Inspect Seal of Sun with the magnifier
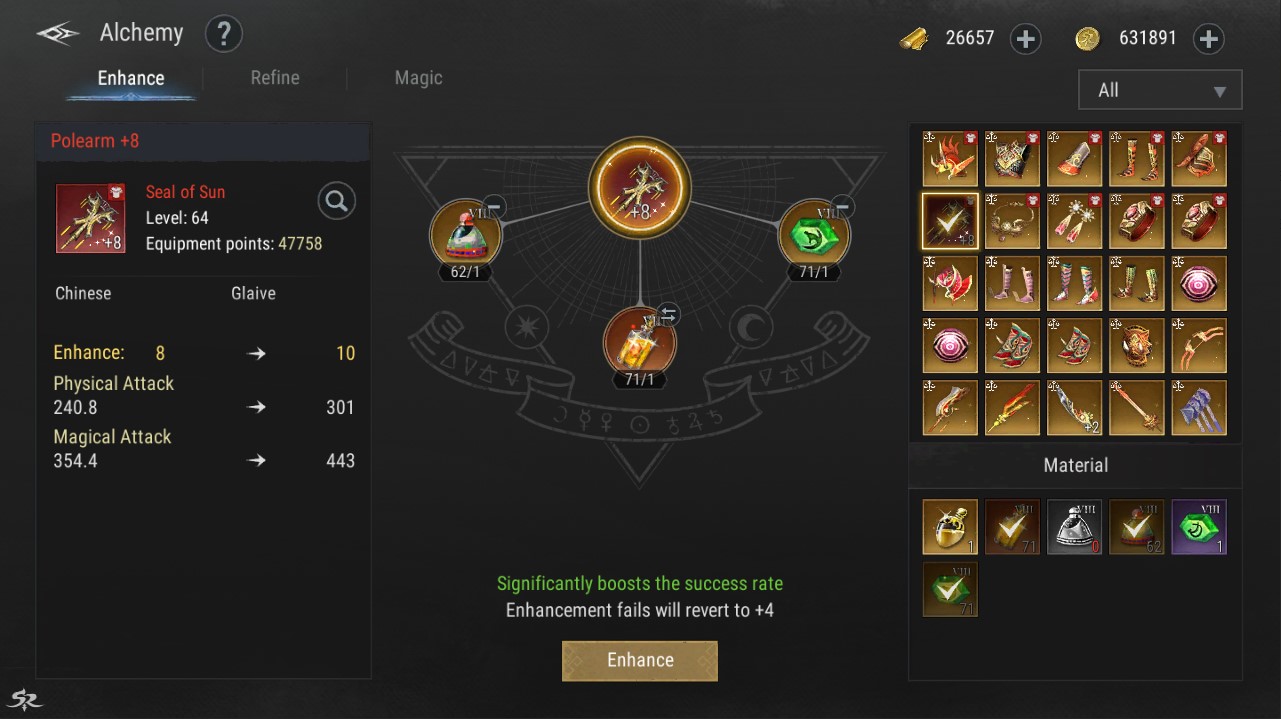 [337, 202]
